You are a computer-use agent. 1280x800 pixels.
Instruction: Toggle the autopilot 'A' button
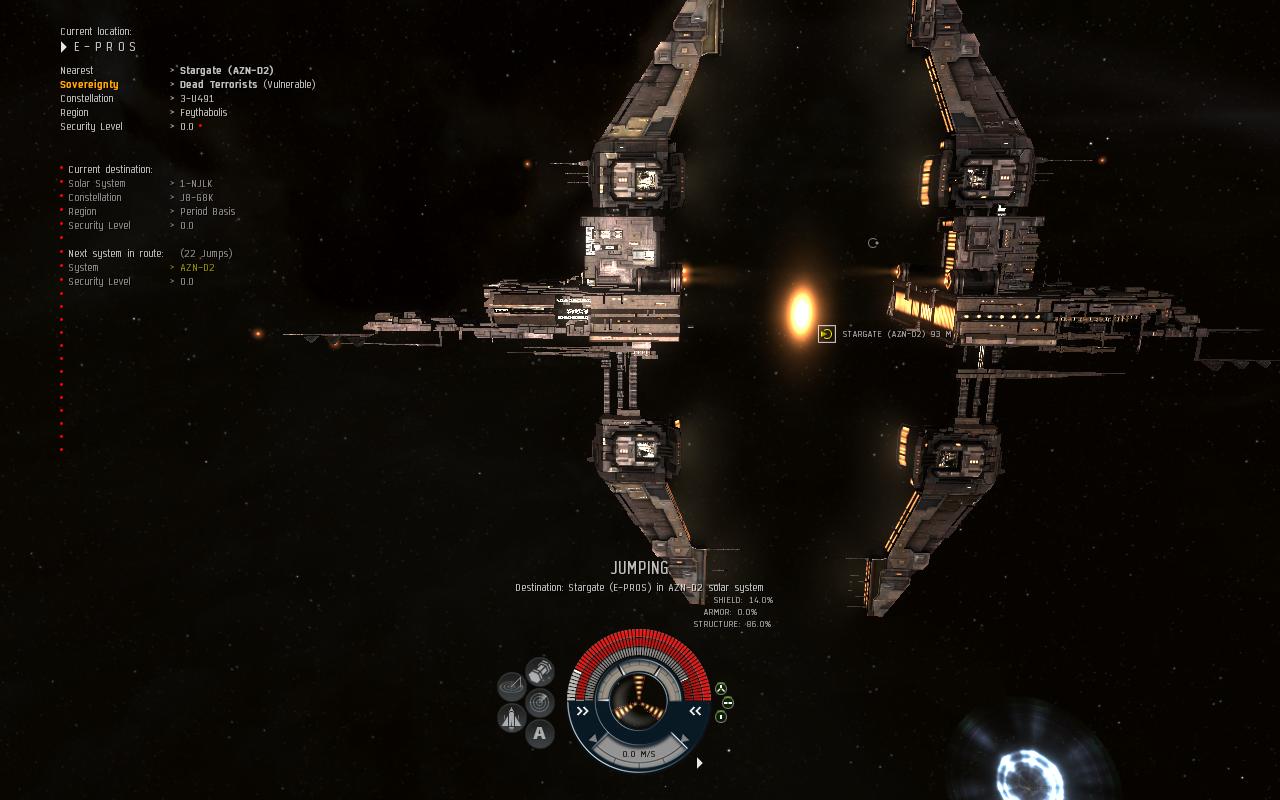[x=540, y=734]
